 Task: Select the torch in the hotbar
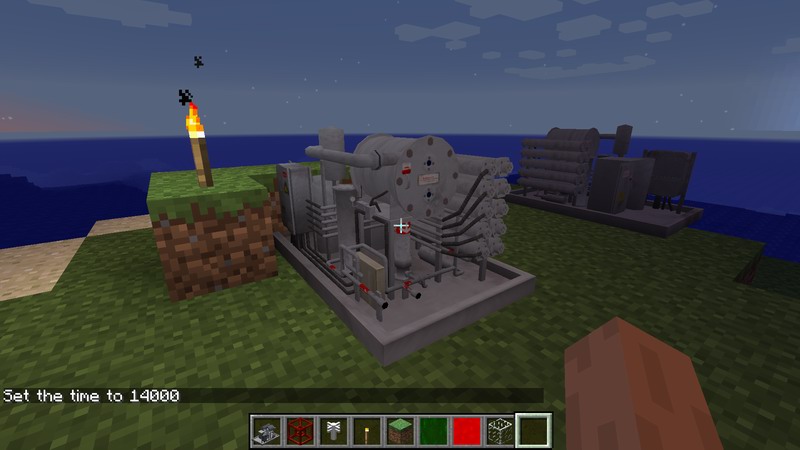point(367,431)
